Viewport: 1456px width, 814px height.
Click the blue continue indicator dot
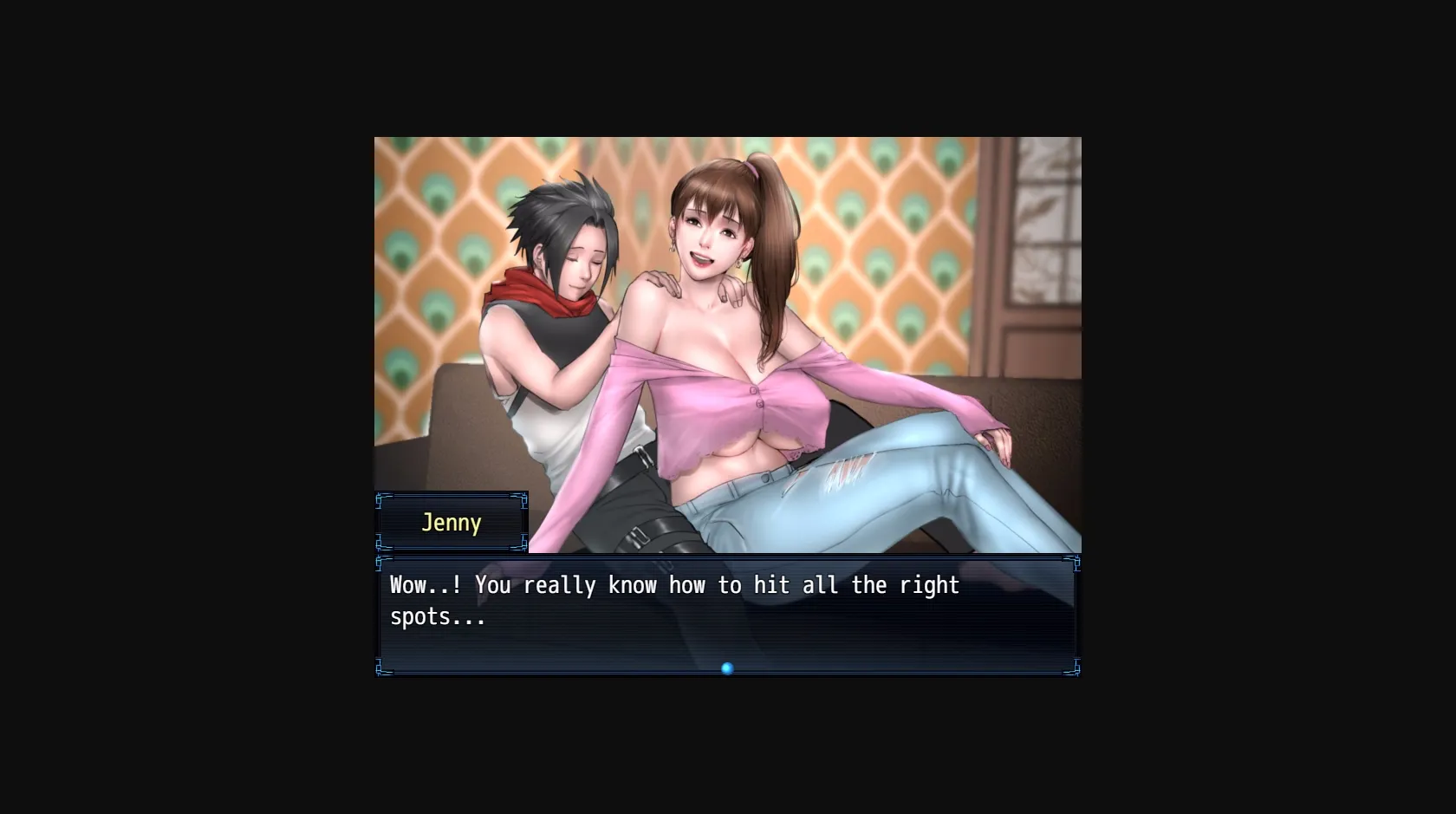click(727, 668)
